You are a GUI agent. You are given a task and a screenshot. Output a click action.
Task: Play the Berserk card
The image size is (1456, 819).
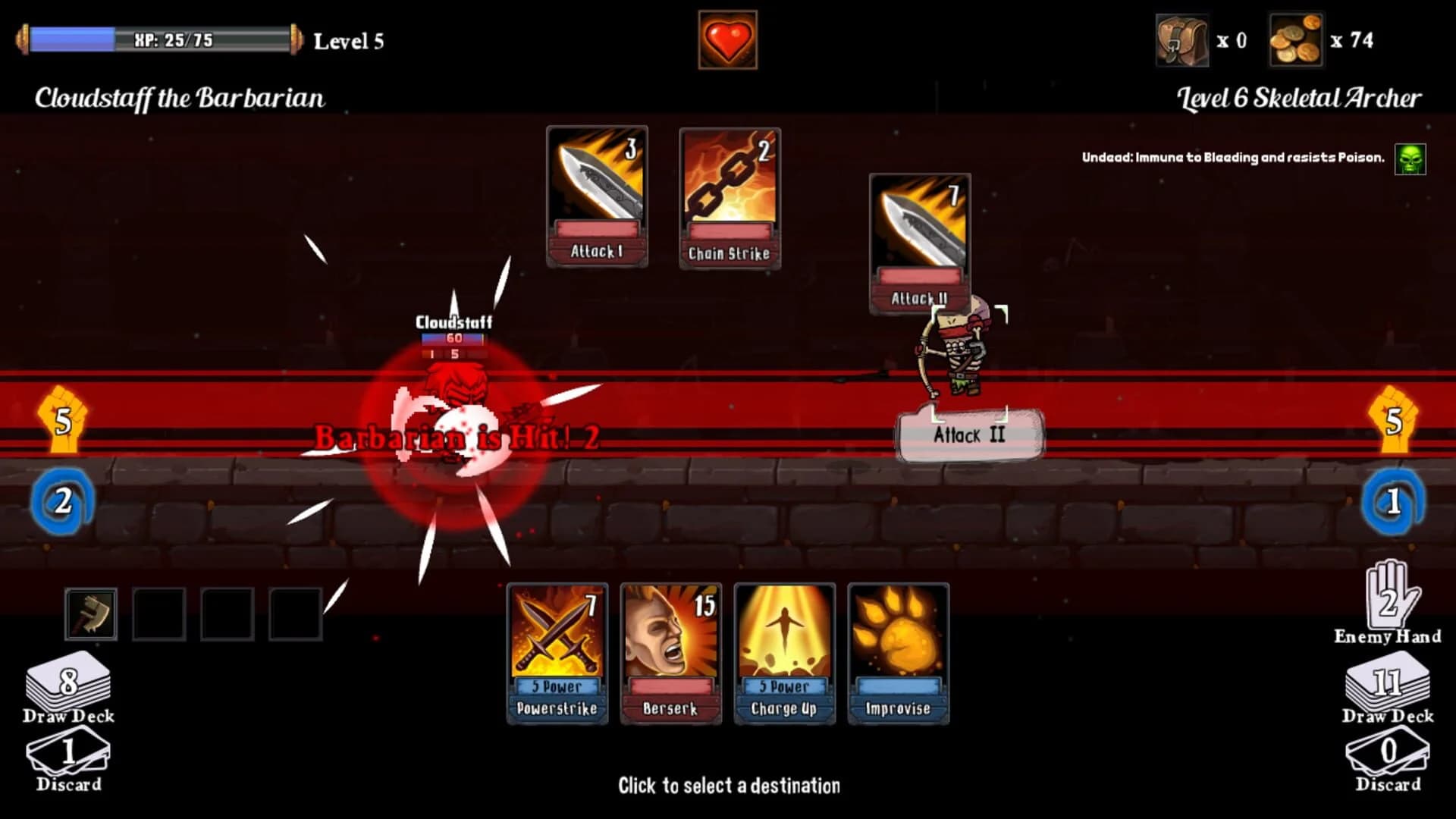click(671, 654)
